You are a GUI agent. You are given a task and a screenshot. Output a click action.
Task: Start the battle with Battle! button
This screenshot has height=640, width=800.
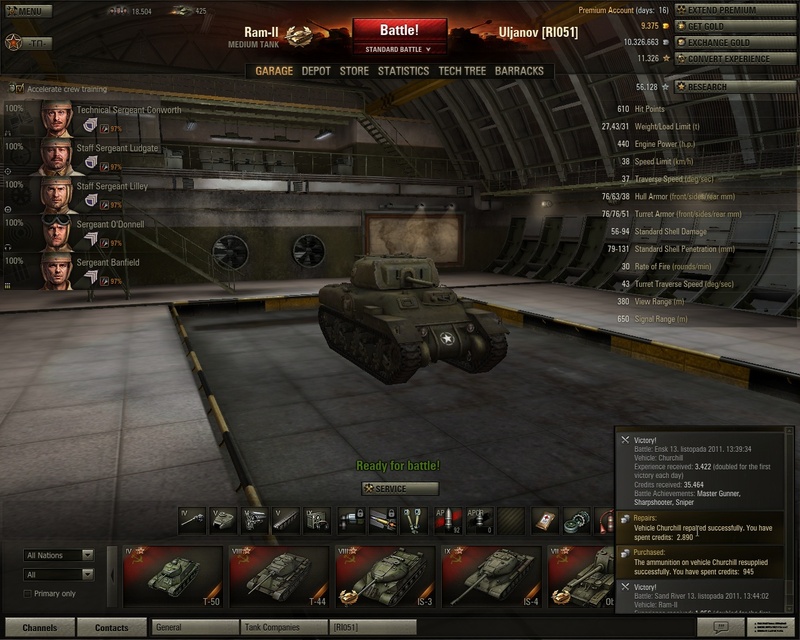coord(398,30)
